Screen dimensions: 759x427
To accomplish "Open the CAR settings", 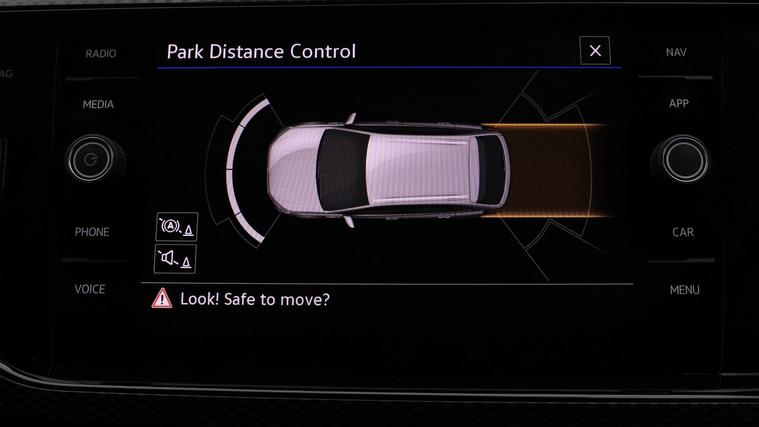I will (x=683, y=232).
